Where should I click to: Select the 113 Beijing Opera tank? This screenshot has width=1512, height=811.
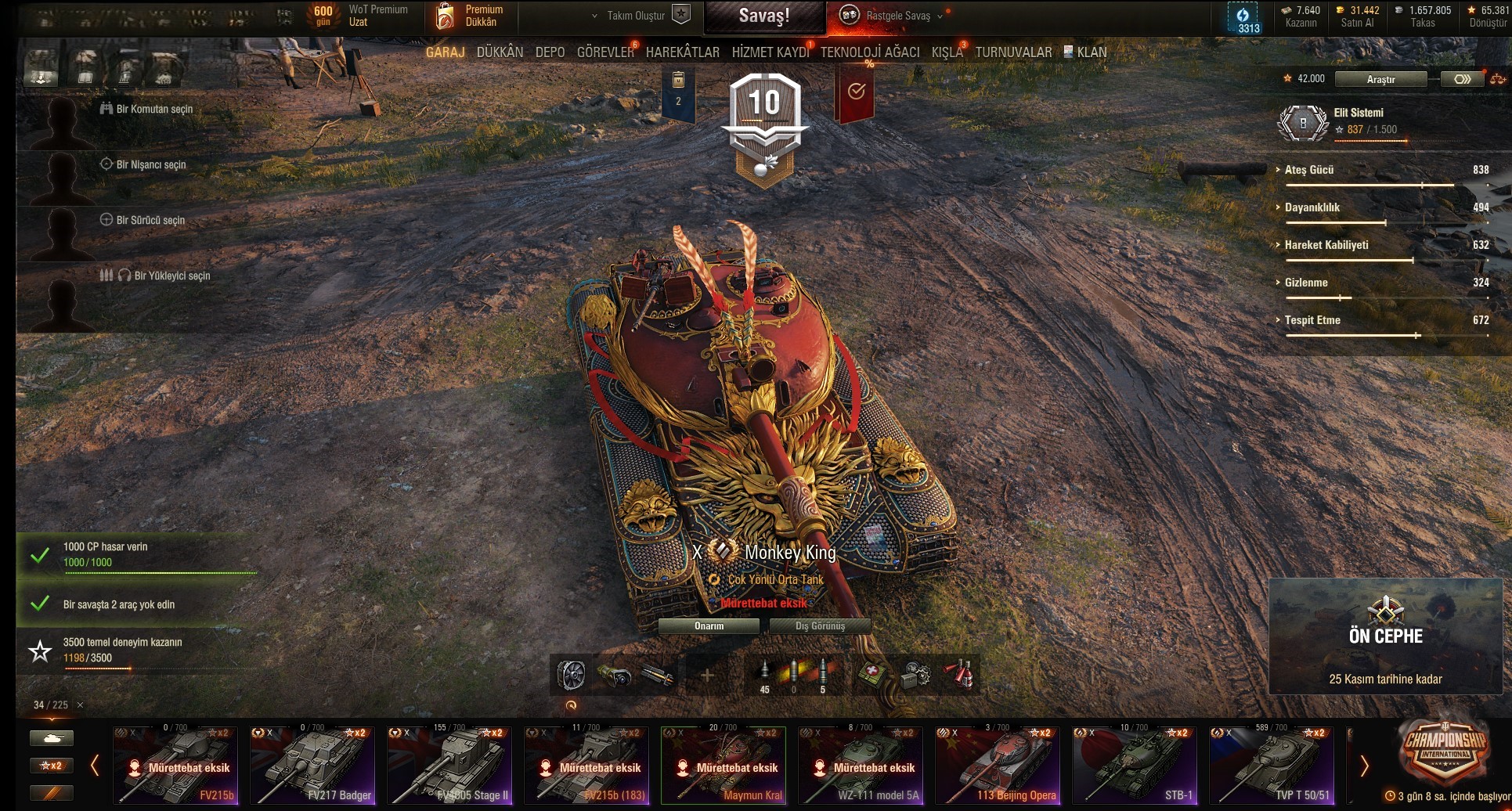[x=998, y=766]
